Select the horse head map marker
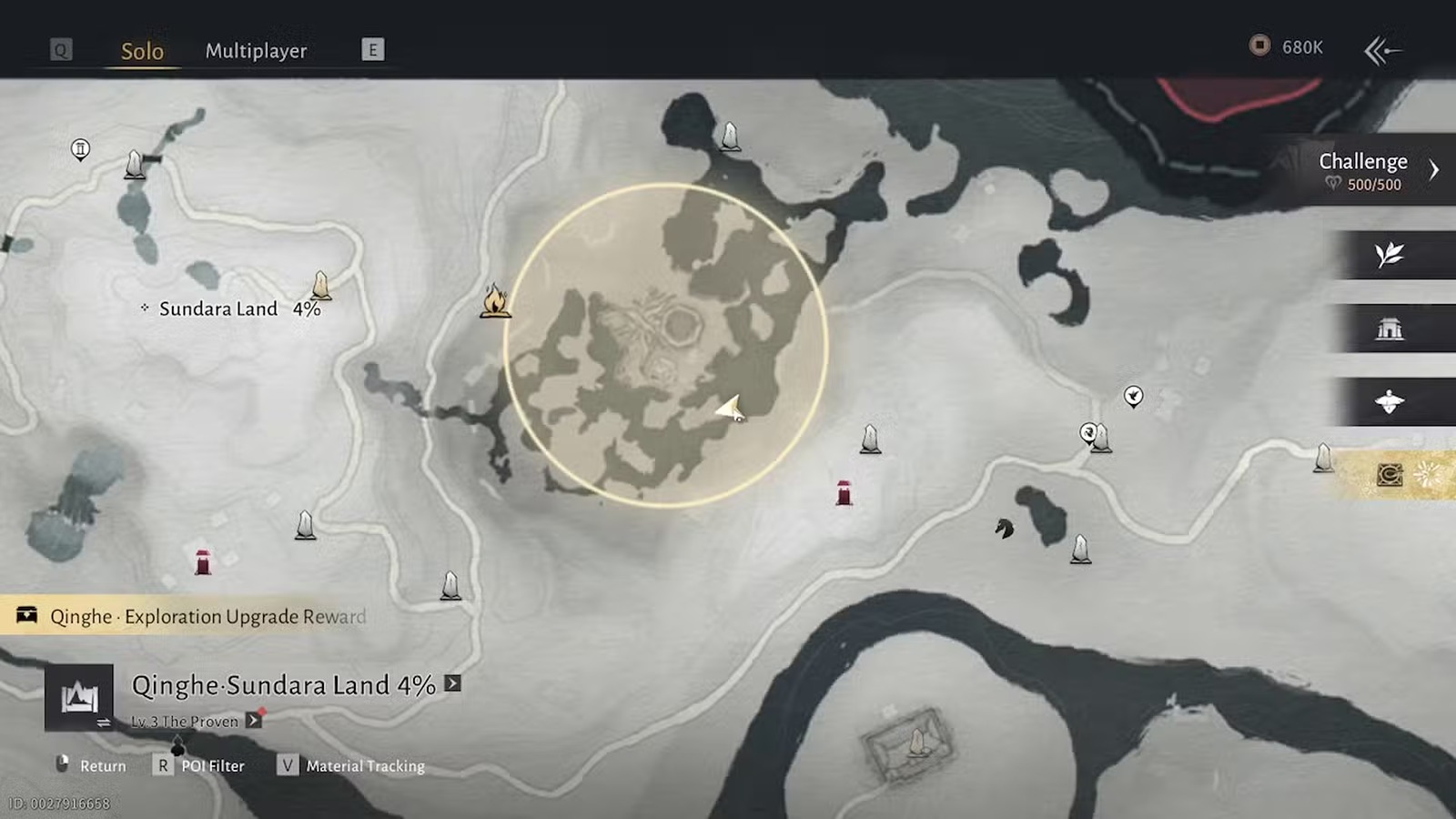This screenshot has height=819, width=1456. click(x=1005, y=528)
